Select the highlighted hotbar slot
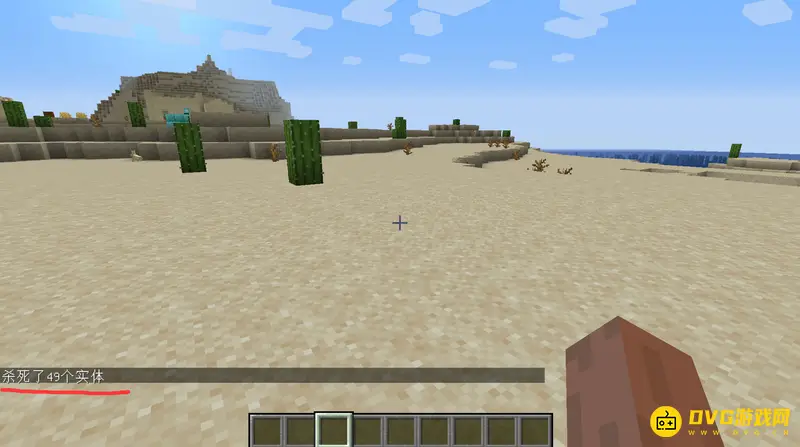The height and width of the screenshot is (447, 800). (x=332, y=430)
